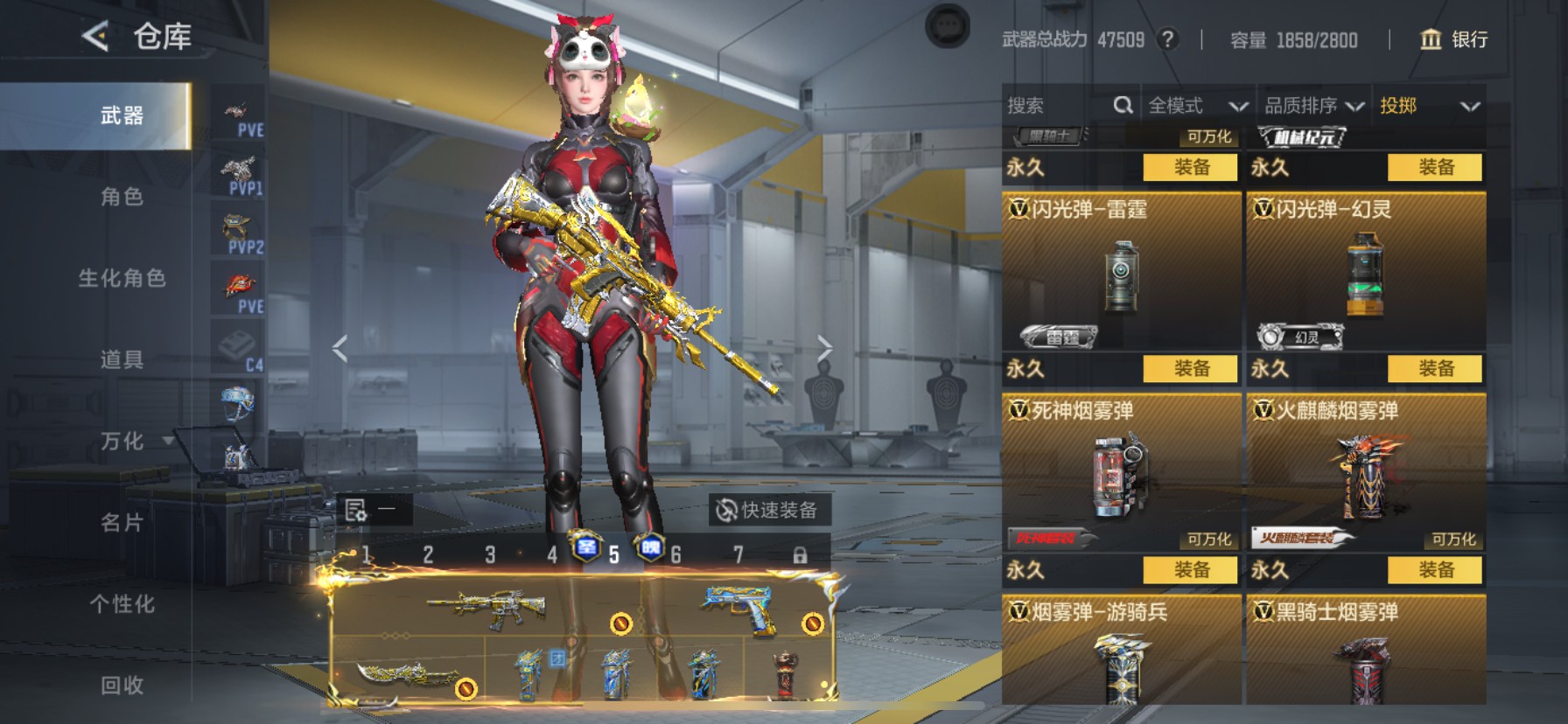Switch to the 角色 tab
This screenshot has height=724, width=1568.
(x=122, y=197)
